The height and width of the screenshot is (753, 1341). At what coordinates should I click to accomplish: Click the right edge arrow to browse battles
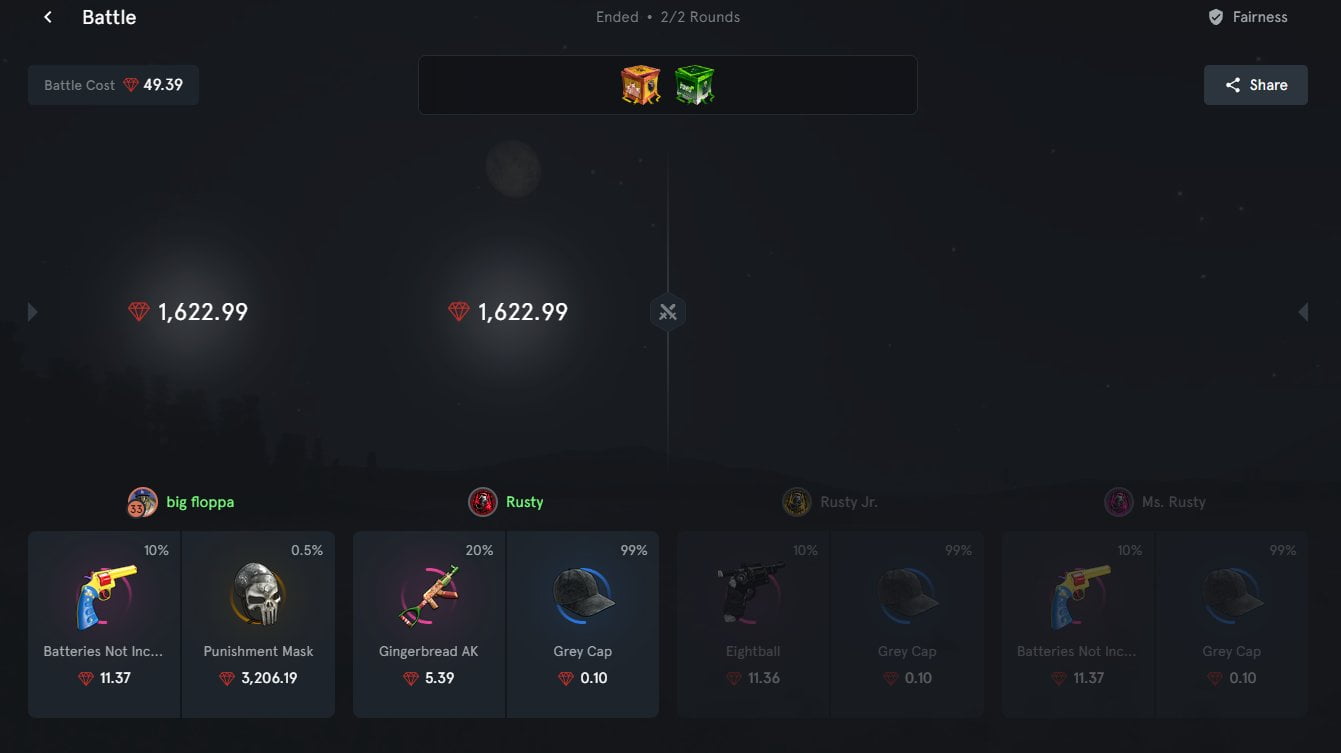[x=1303, y=311]
